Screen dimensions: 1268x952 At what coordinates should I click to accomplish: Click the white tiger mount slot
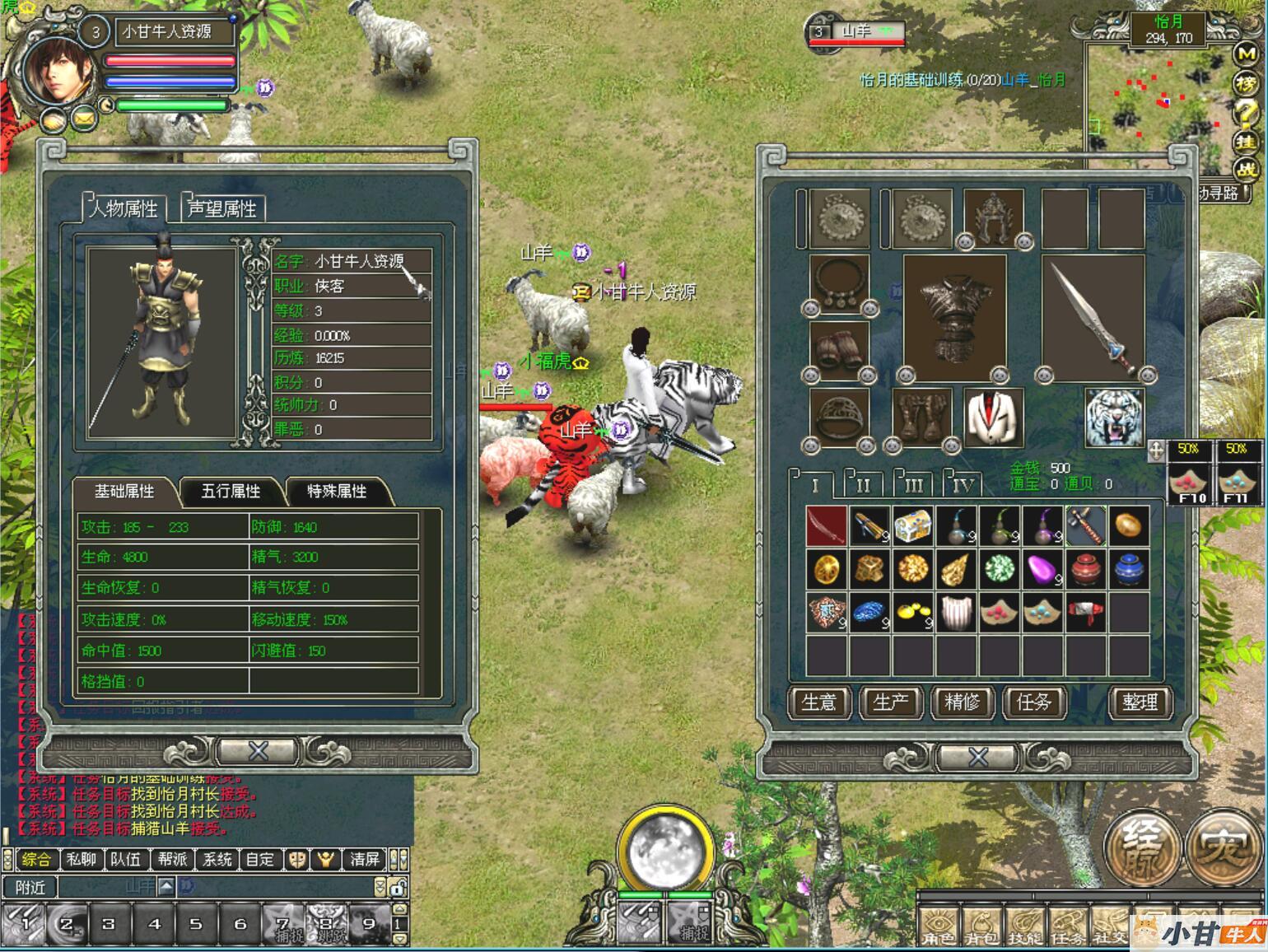point(1114,418)
